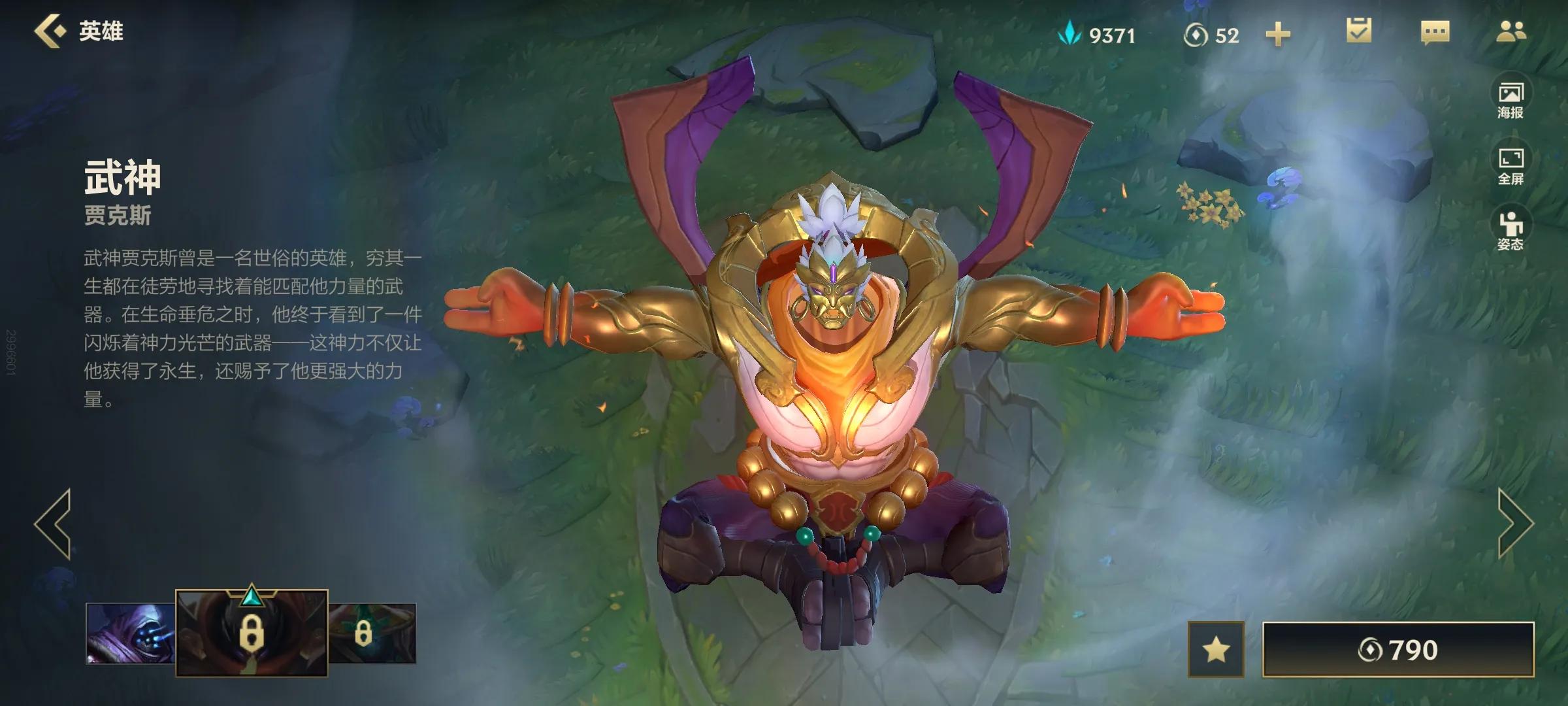Show the next skin with right arrow

[1514, 524]
